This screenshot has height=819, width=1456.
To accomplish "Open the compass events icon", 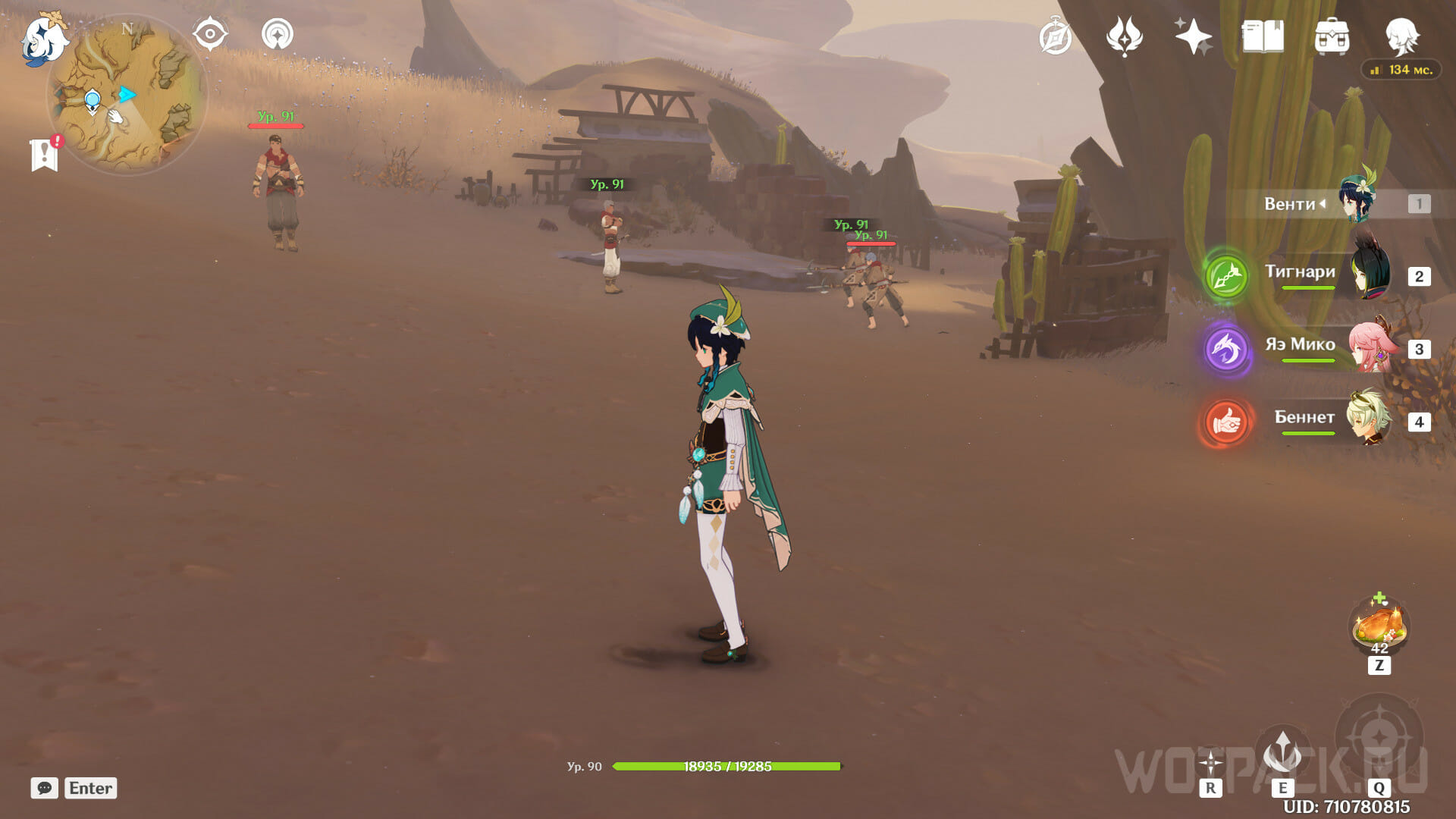I will tap(1055, 36).
